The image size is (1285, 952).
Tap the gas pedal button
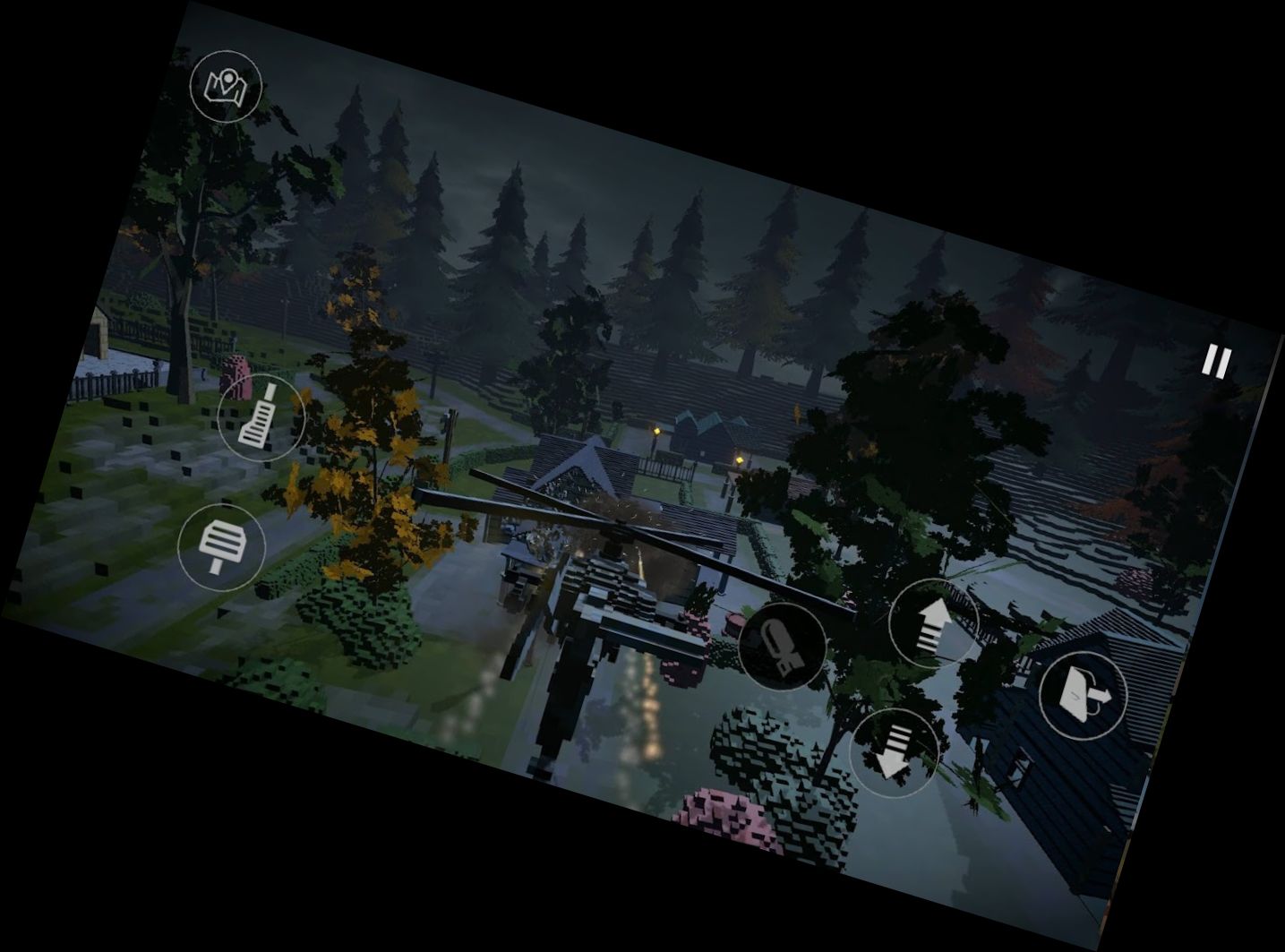pyautogui.click(x=261, y=417)
